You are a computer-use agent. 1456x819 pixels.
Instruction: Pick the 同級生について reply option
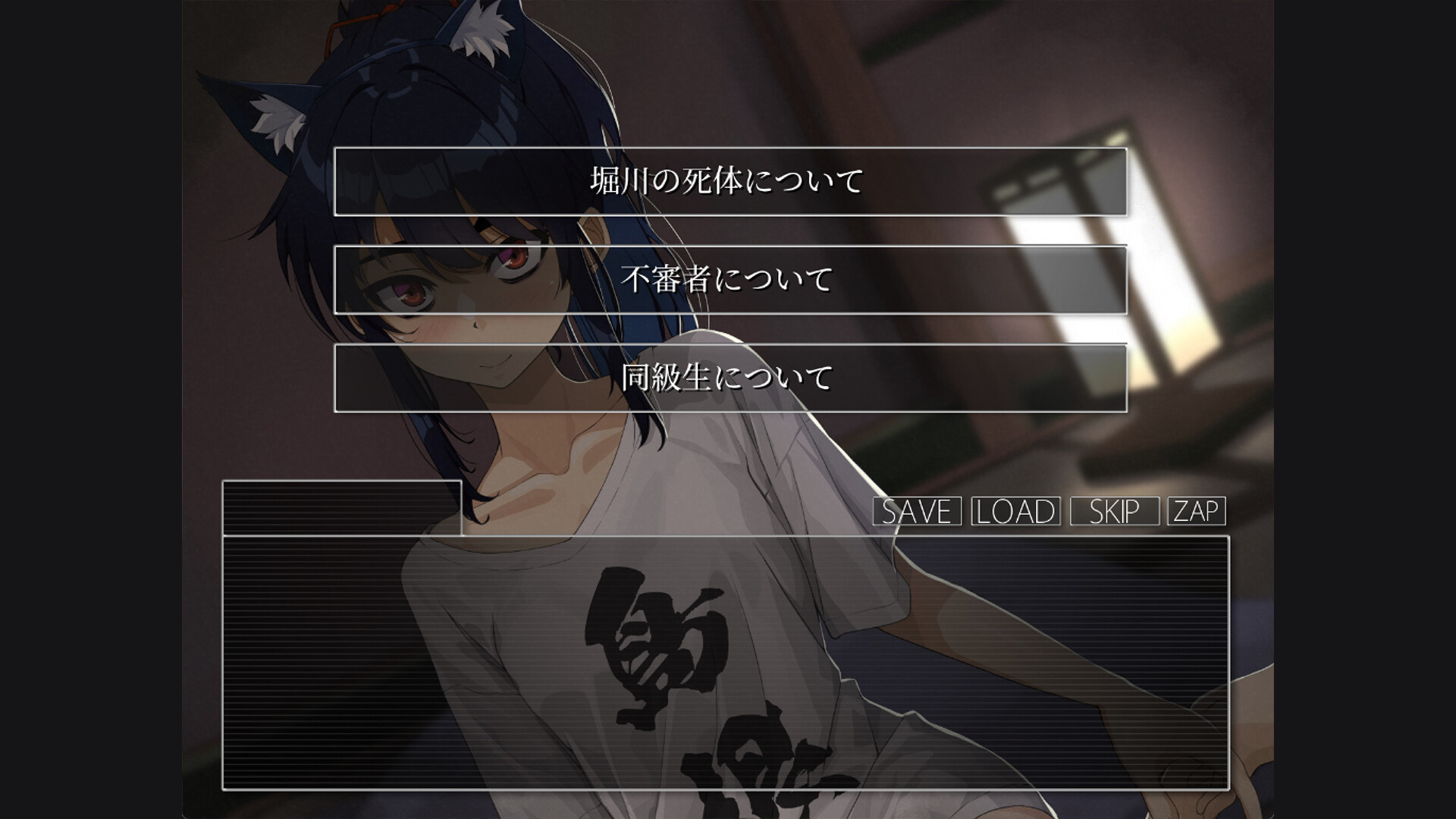pyautogui.click(x=730, y=378)
